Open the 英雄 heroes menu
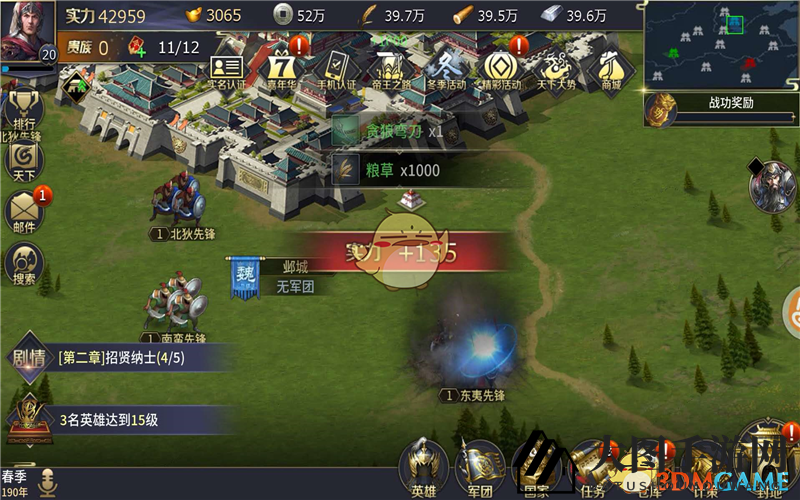 point(422,466)
